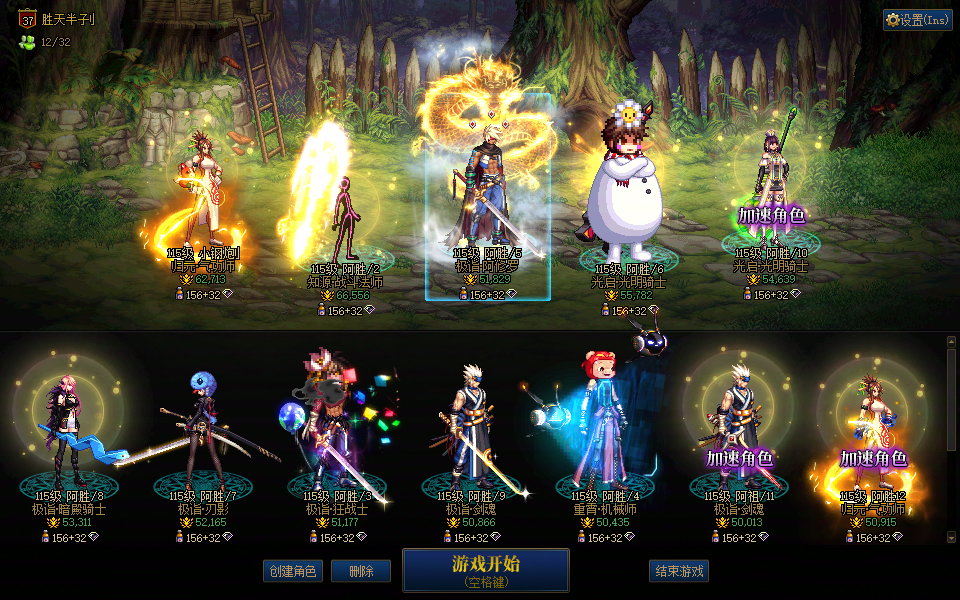Click the green clover icon beside 12/32
This screenshot has height=600, width=960.
pyautogui.click(x=27, y=42)
